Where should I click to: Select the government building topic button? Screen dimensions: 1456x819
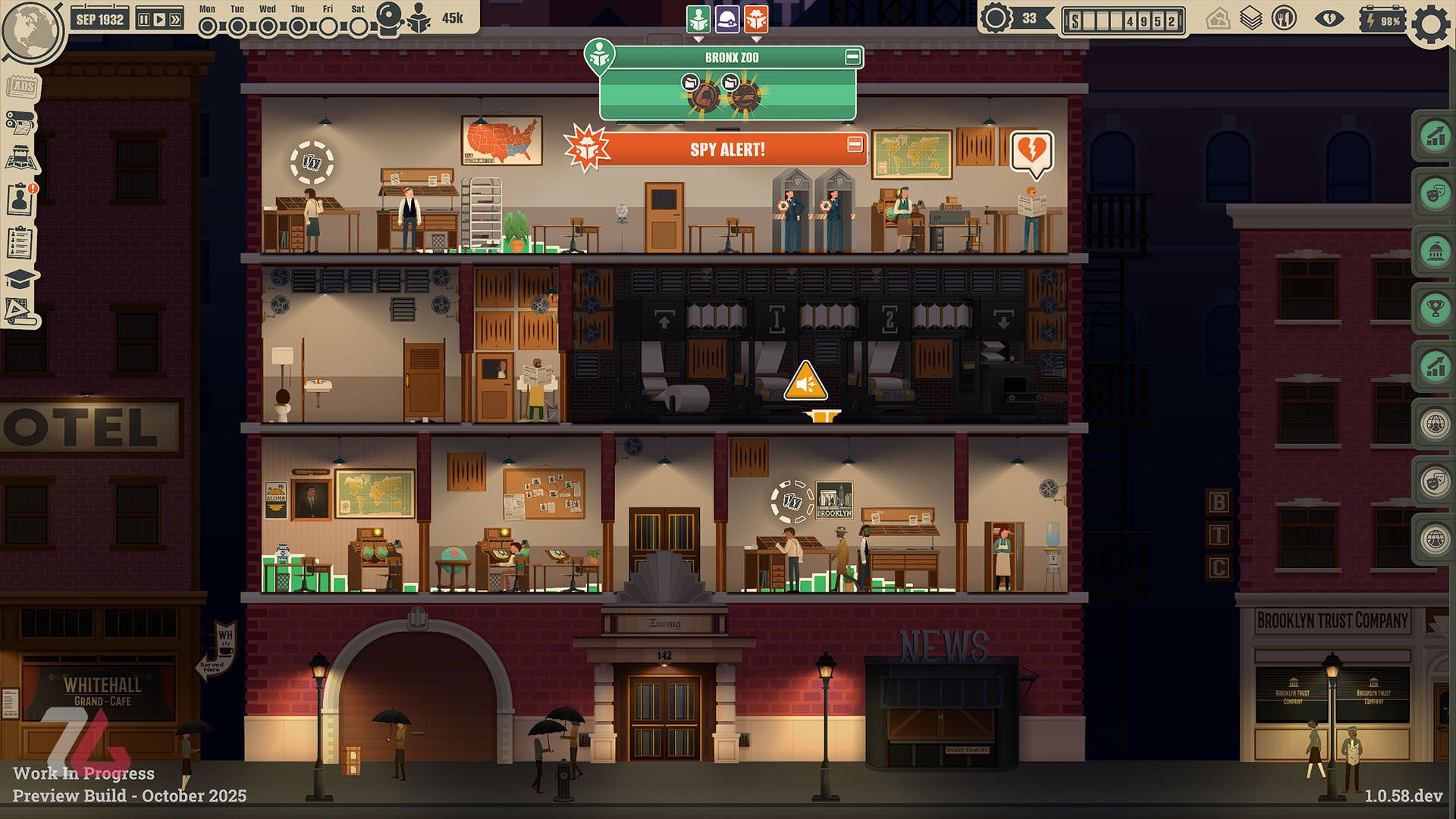pos(1436,251)
